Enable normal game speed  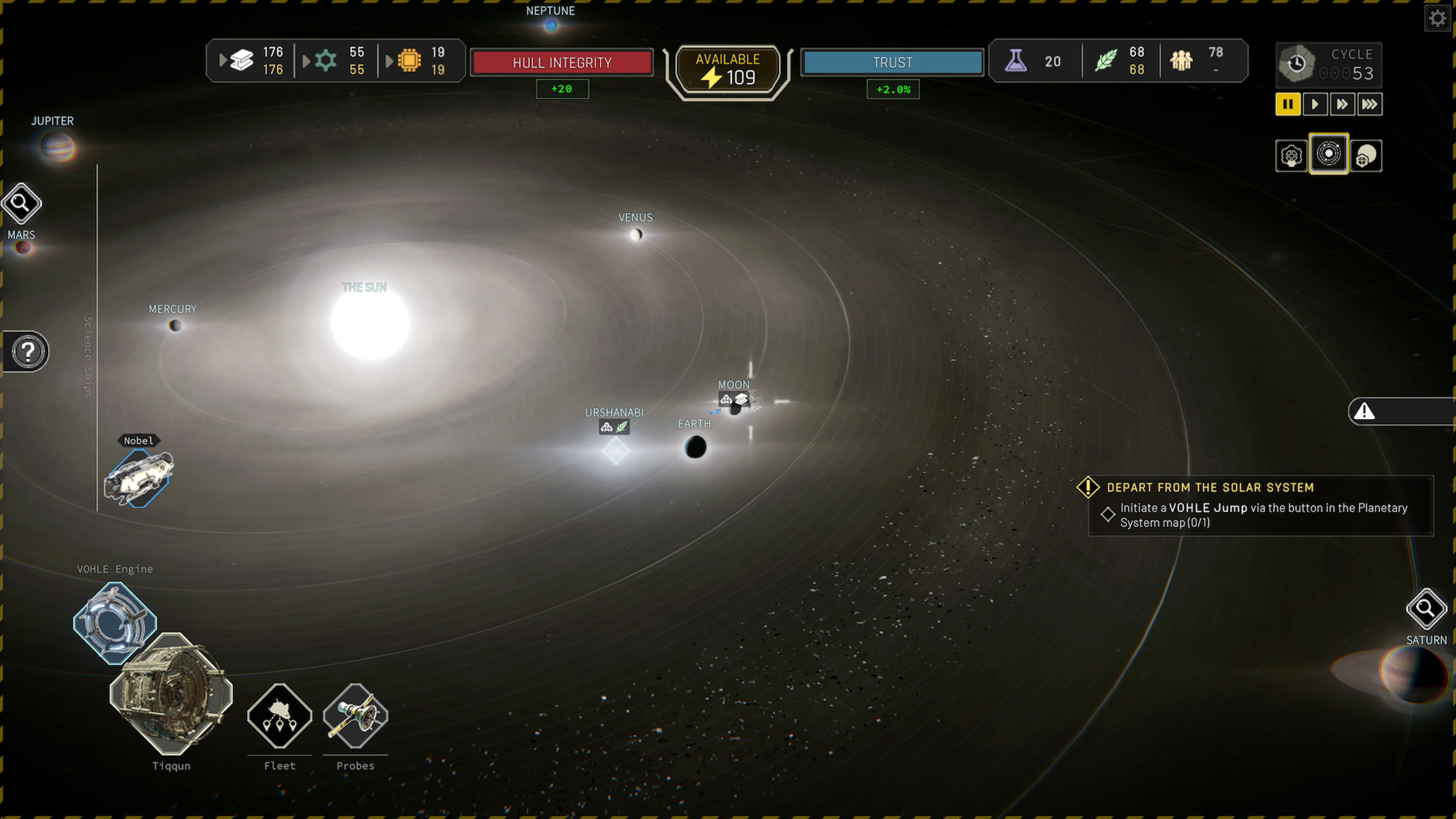[x=1315, y=104]
